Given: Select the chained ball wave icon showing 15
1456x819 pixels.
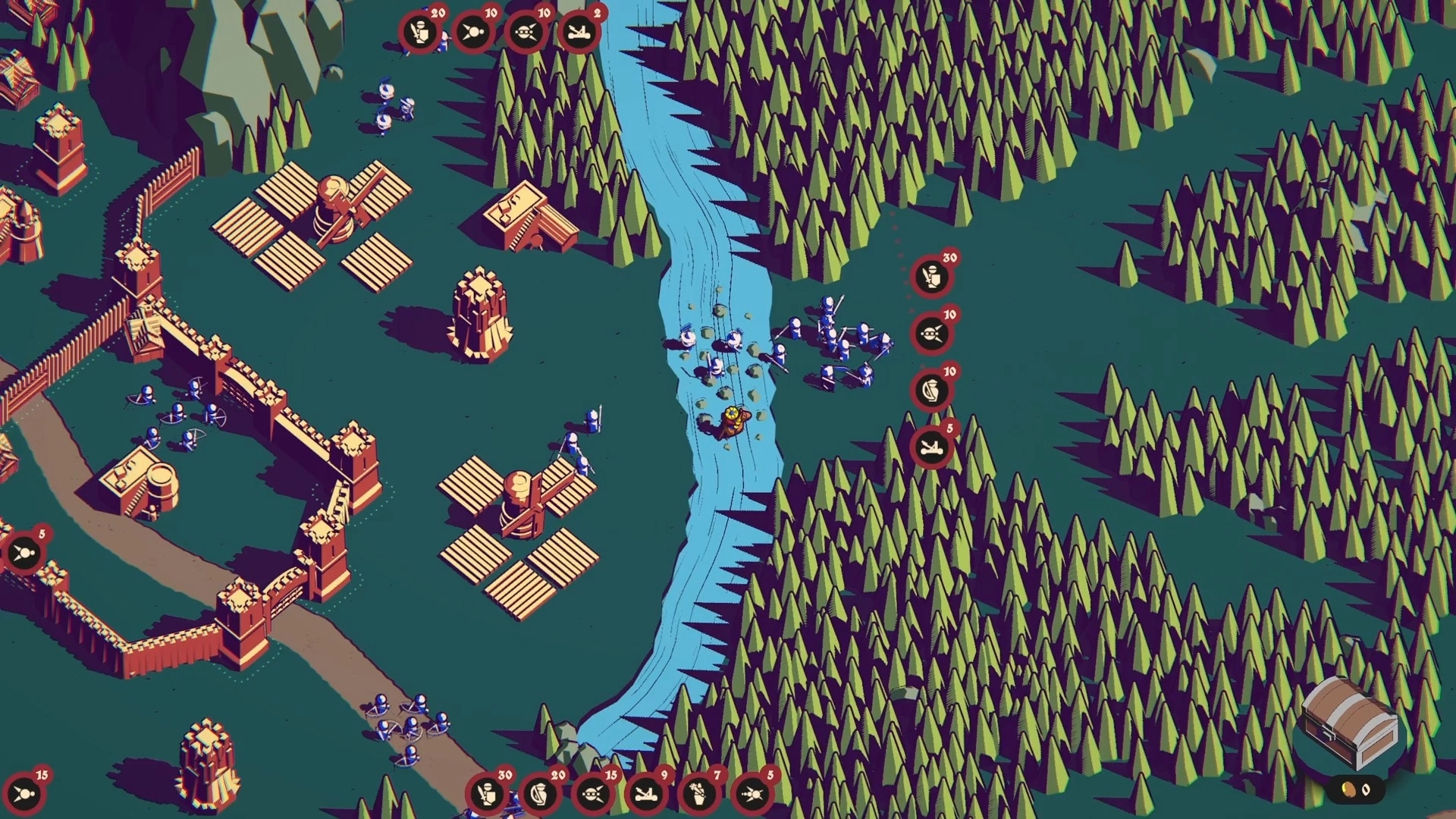Looking at the screenshot, I should pos(592,794).
